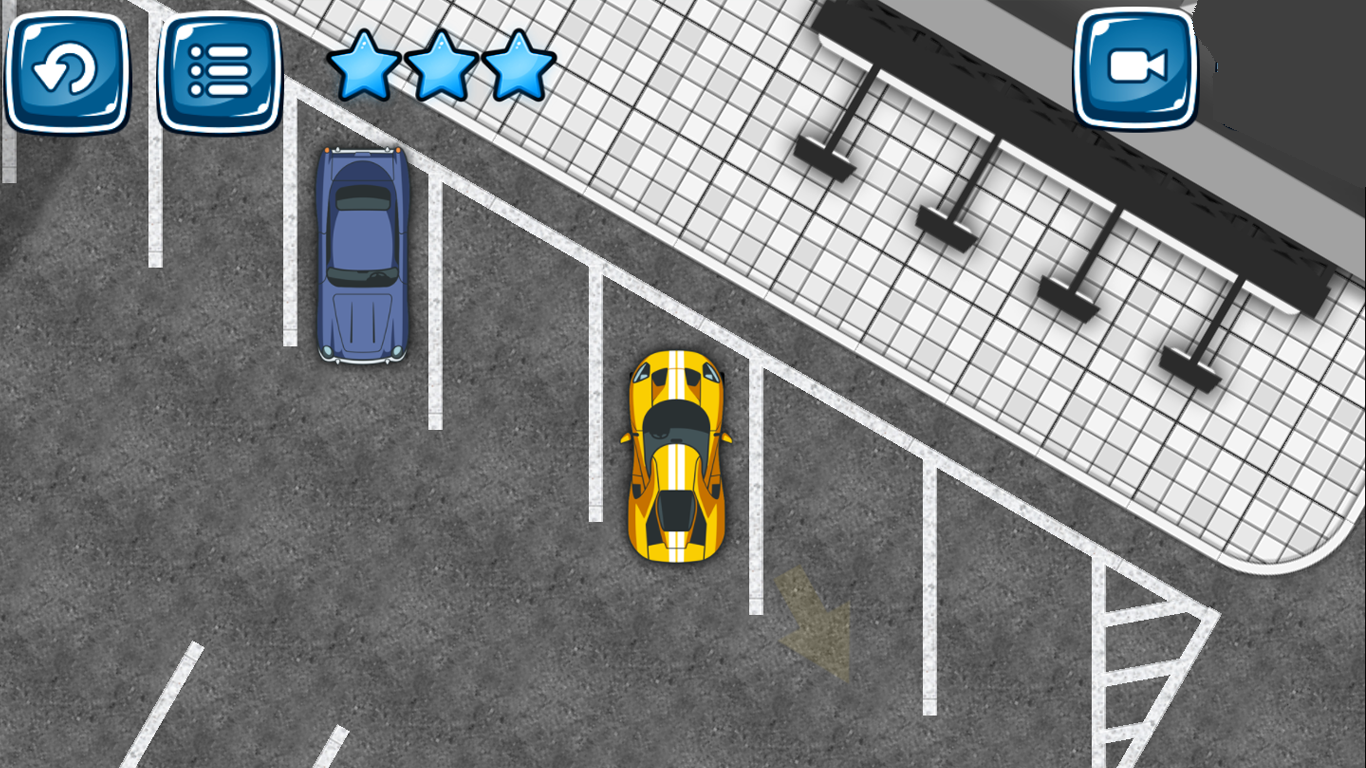Select the third blue star

click(518, 66)
